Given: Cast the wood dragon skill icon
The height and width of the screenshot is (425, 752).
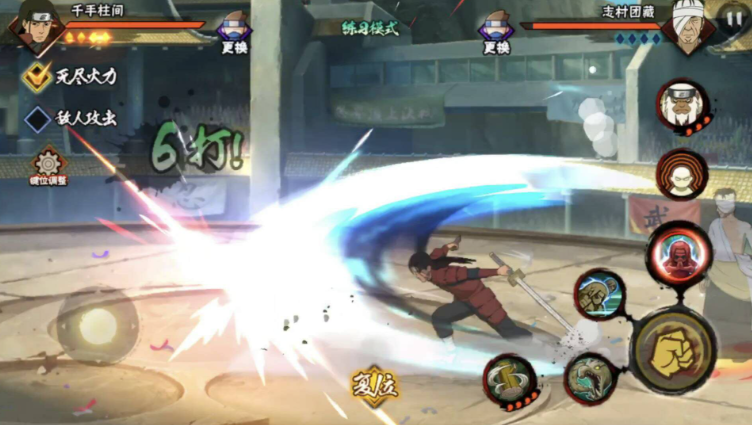Looking at the screenshot, I should tap(590, 378).
